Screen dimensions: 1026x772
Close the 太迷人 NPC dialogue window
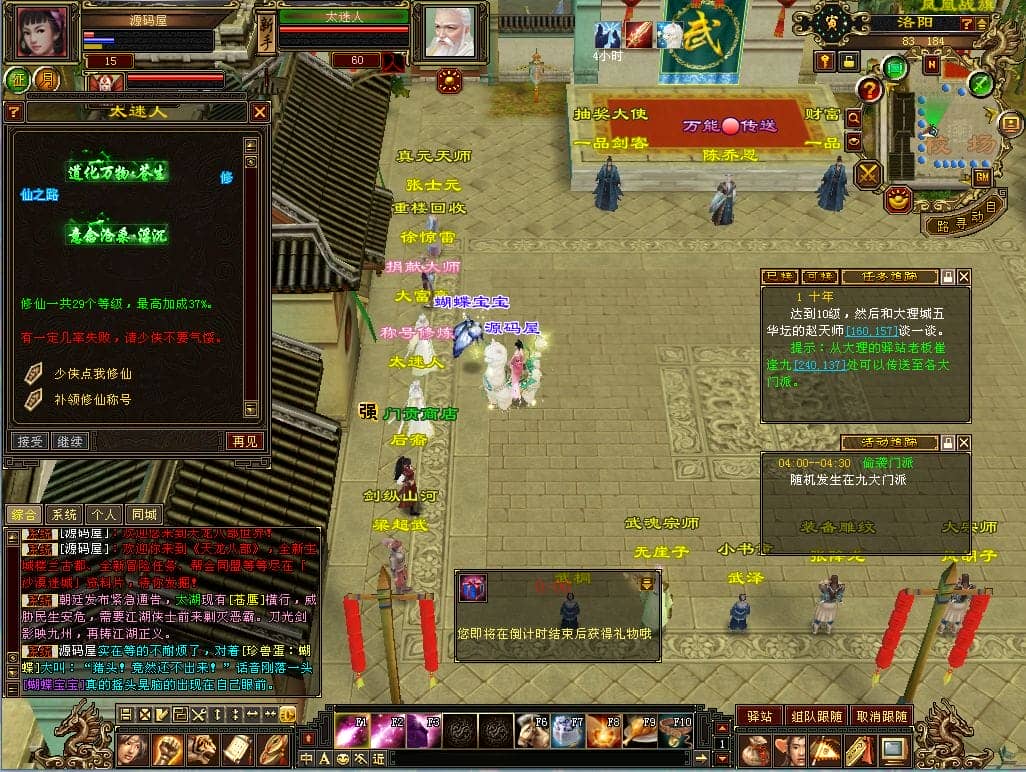pos(259,112)
